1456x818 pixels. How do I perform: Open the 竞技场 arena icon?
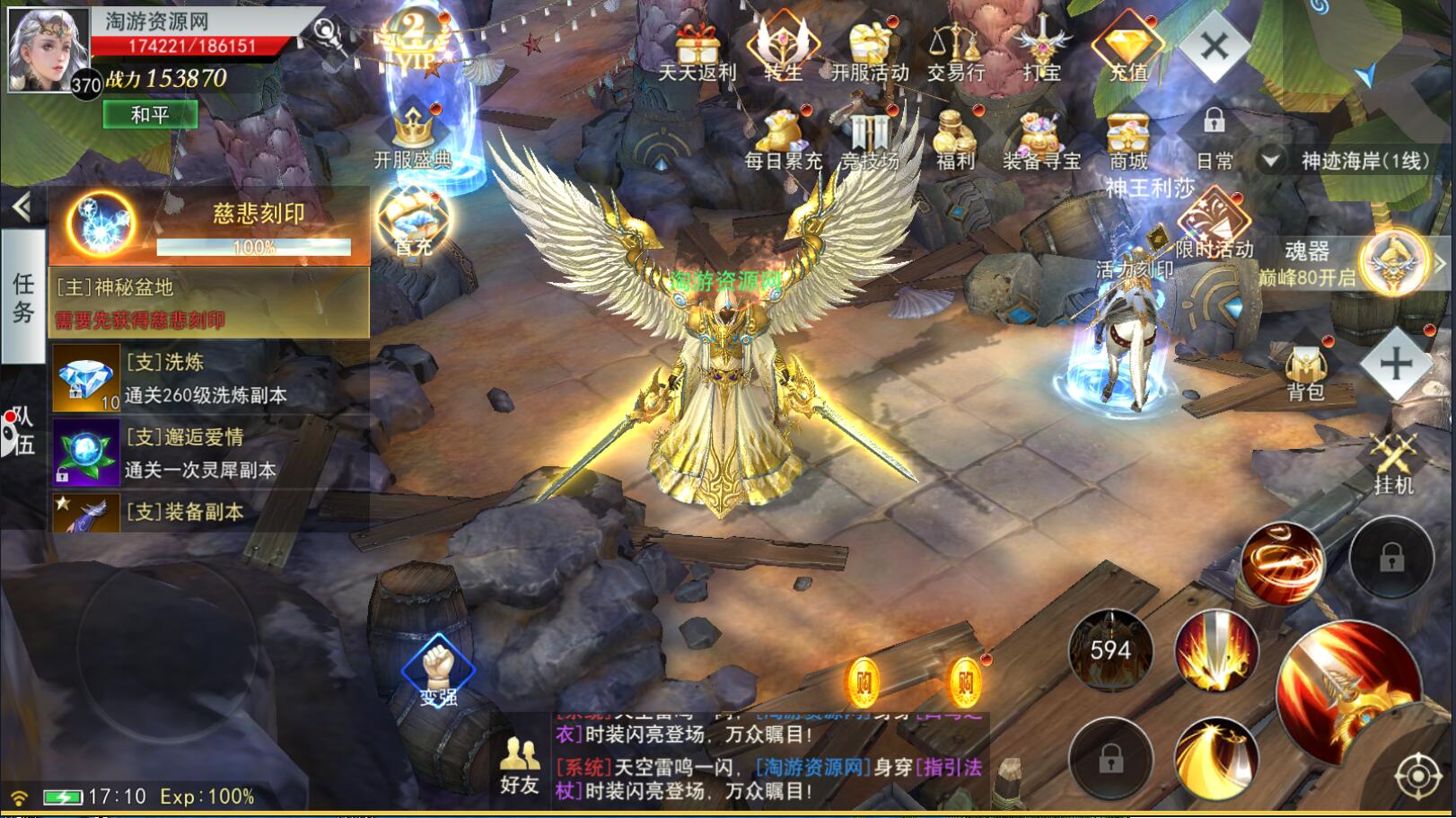click(869, 141)
